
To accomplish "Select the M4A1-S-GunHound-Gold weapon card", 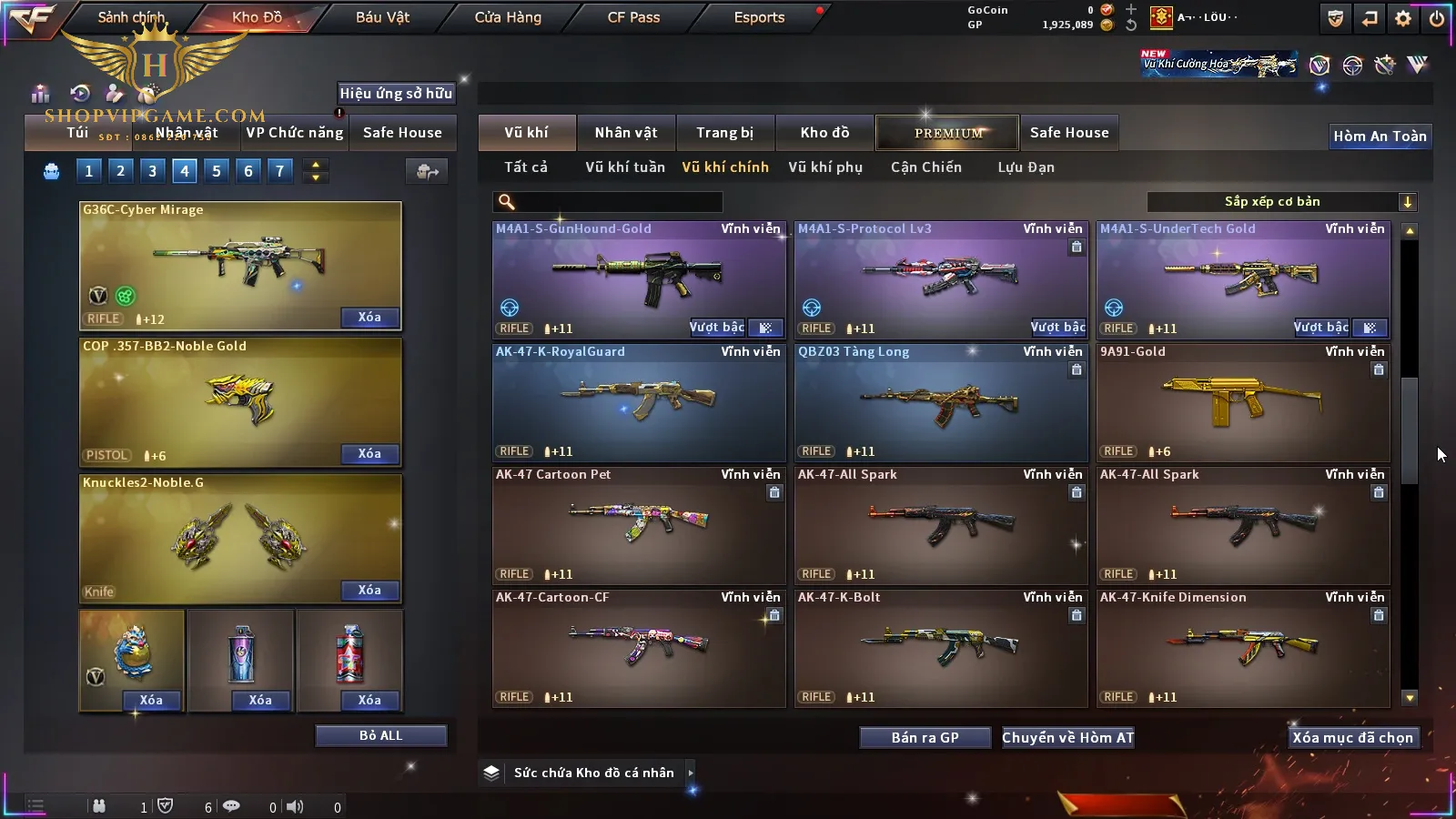I will (x=638, y=279).
